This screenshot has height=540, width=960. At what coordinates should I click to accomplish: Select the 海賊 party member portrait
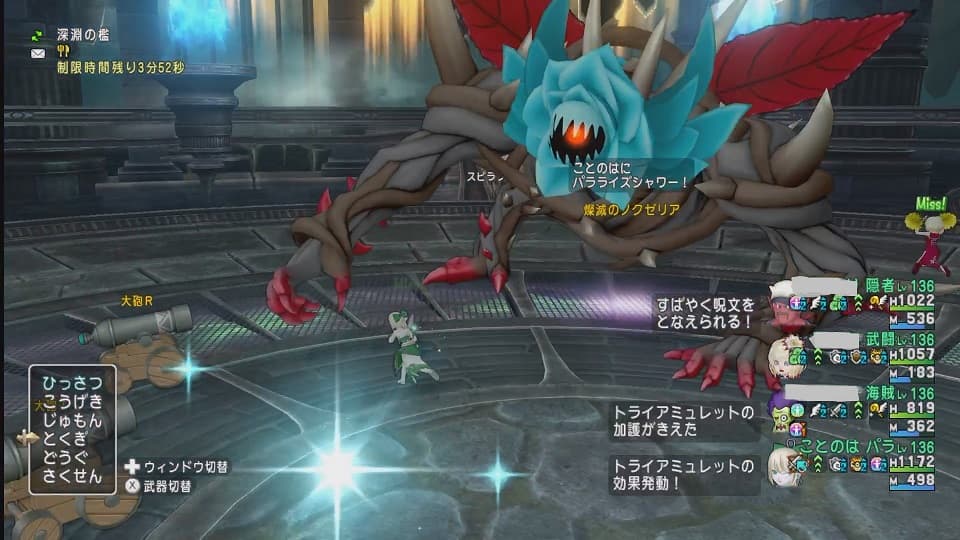782,408
